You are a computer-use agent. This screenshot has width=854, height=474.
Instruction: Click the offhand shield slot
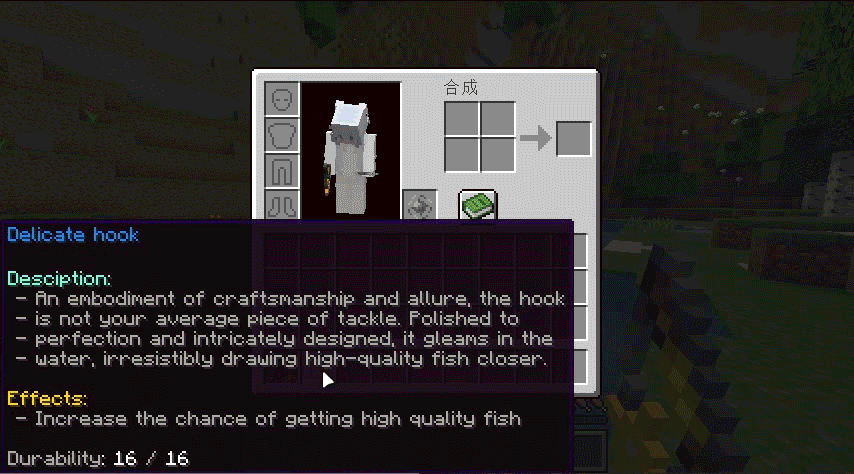[419, 205]
